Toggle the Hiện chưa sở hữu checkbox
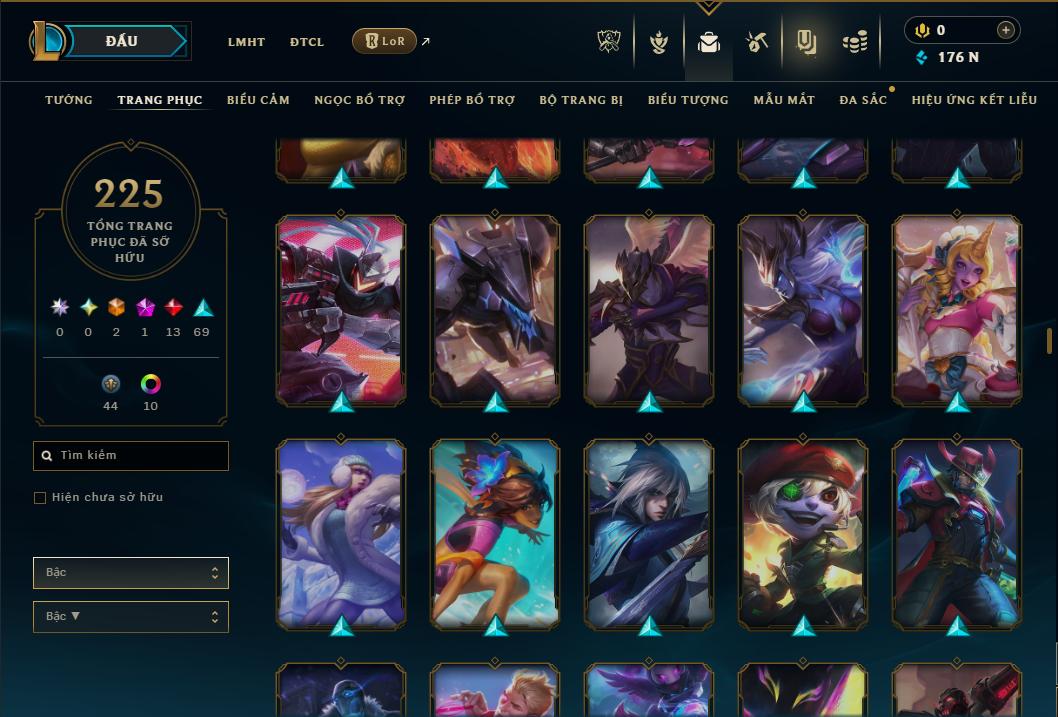1058x717 pixels. [x=40, y=498]
